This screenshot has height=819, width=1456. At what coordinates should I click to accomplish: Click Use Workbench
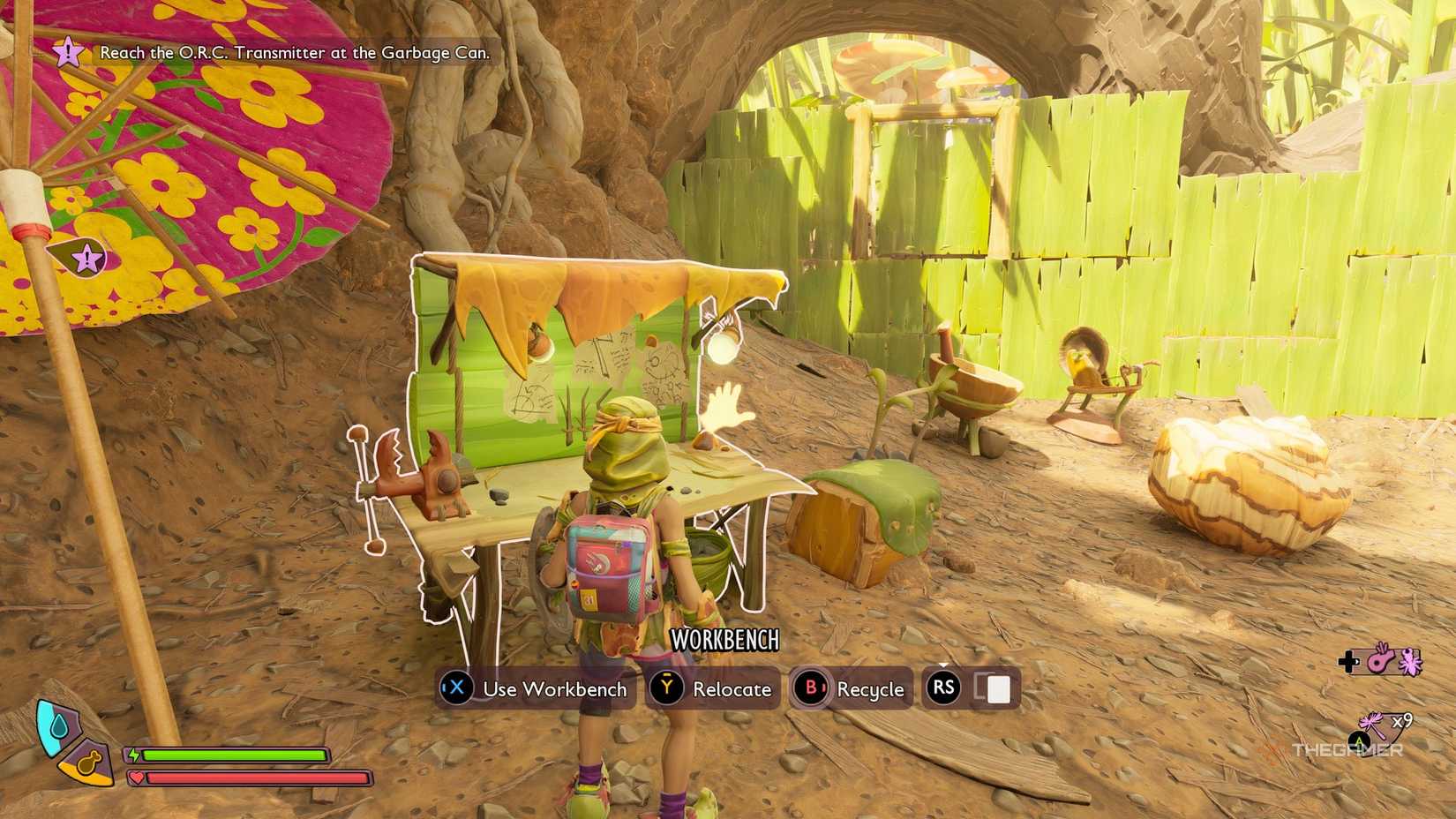[535, 689]
